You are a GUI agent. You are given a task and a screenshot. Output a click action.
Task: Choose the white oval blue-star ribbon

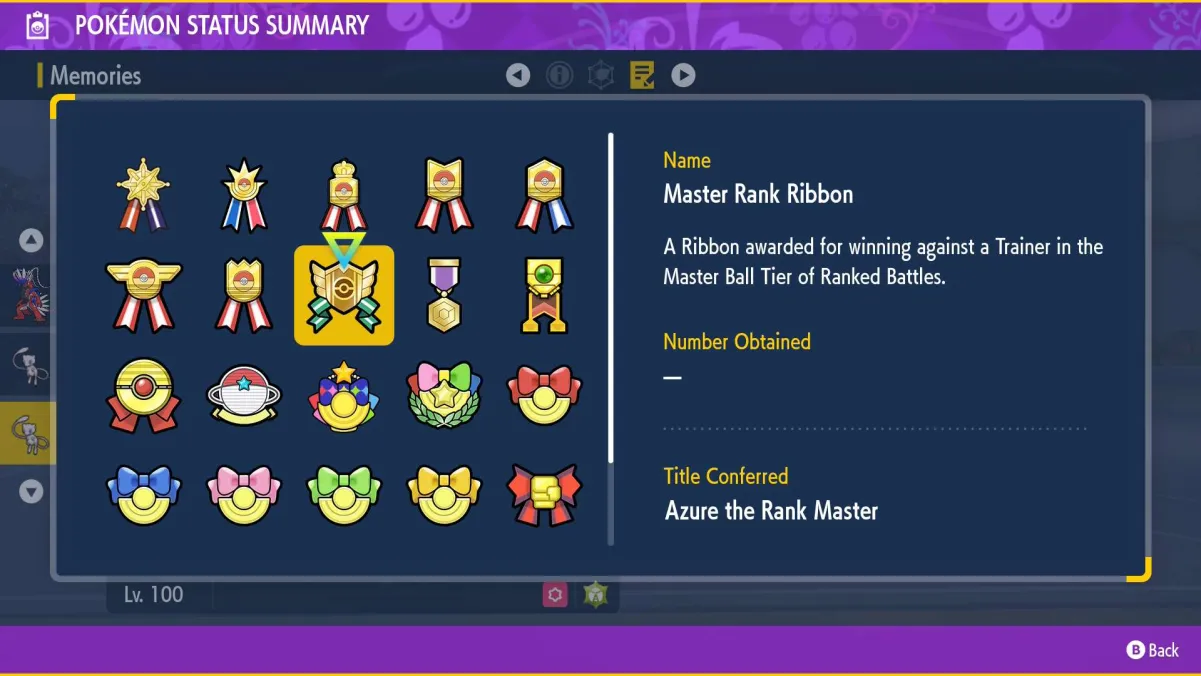(244, 396)
